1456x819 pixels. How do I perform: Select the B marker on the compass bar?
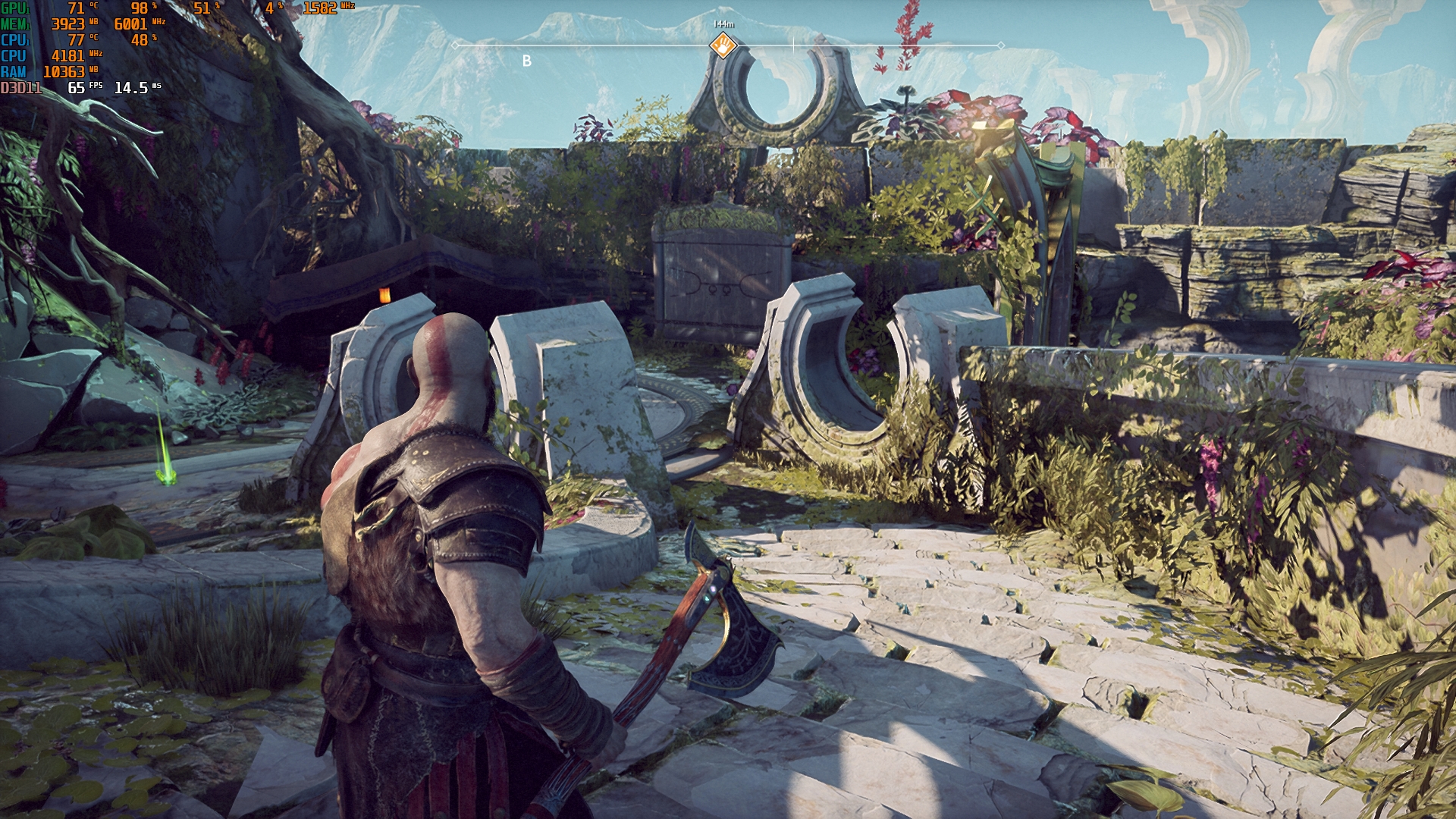(x=527, y=61)
